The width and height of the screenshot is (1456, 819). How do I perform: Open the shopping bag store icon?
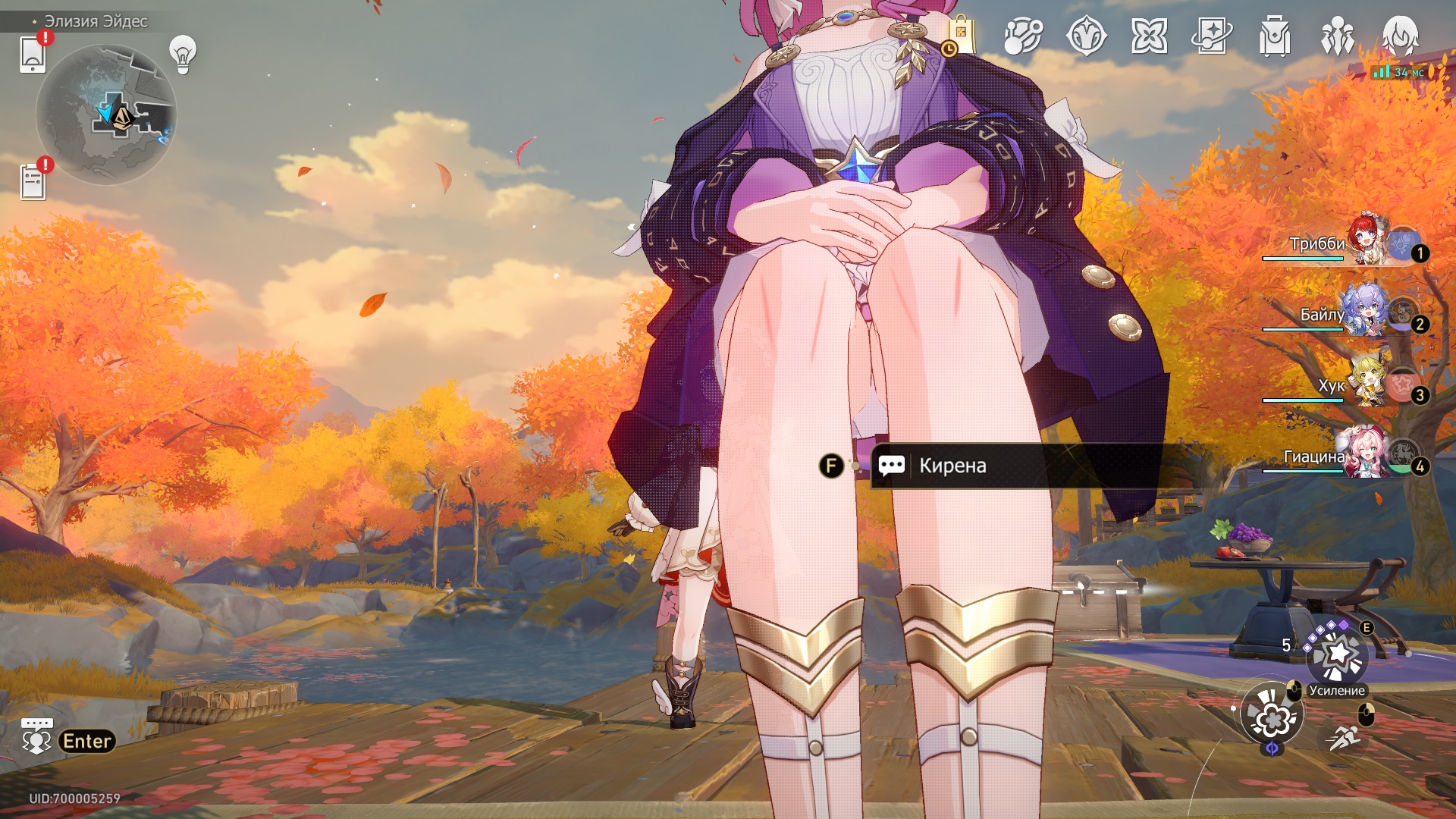tap(960, 36)
